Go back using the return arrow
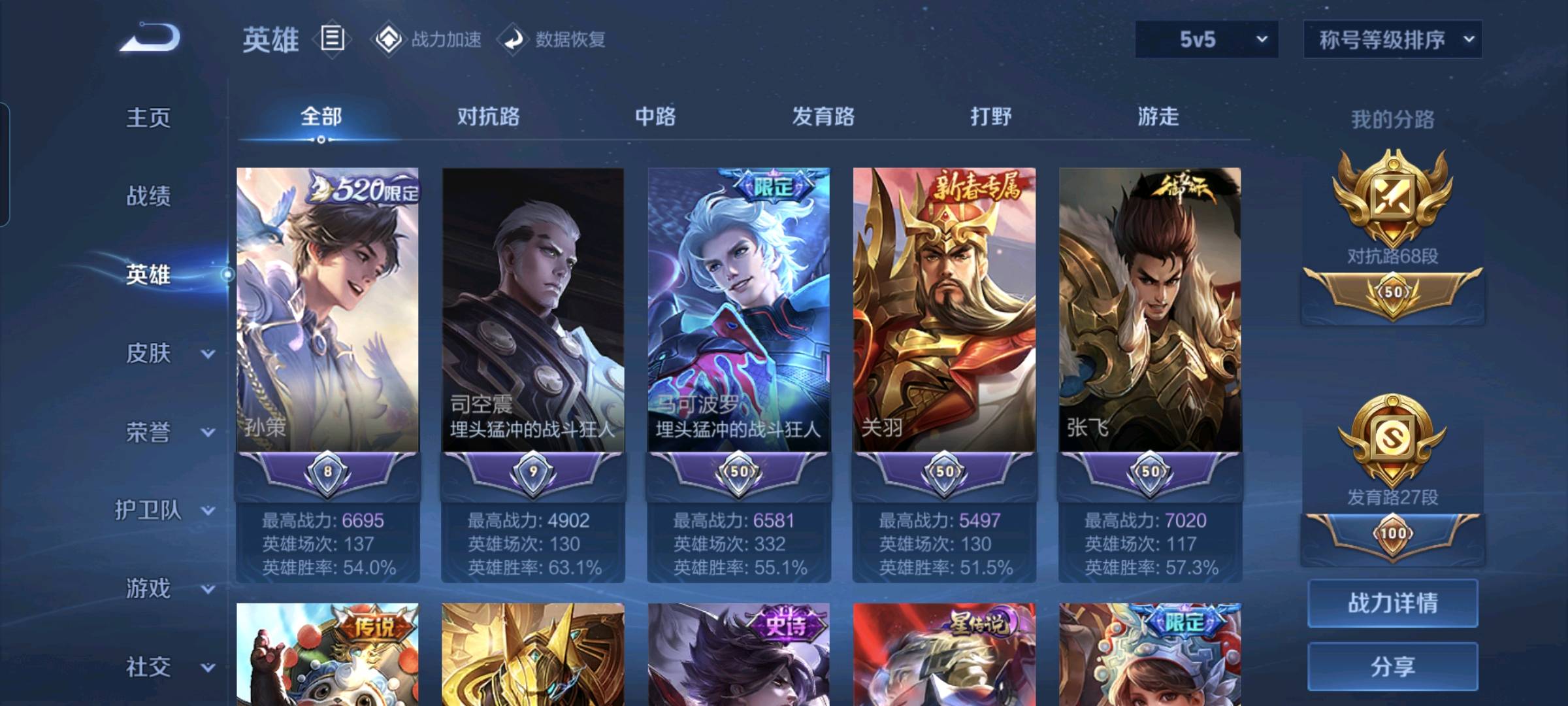The width and height of the screenshot is (1568, 706). pyautogui.click(x=150, y=37)
